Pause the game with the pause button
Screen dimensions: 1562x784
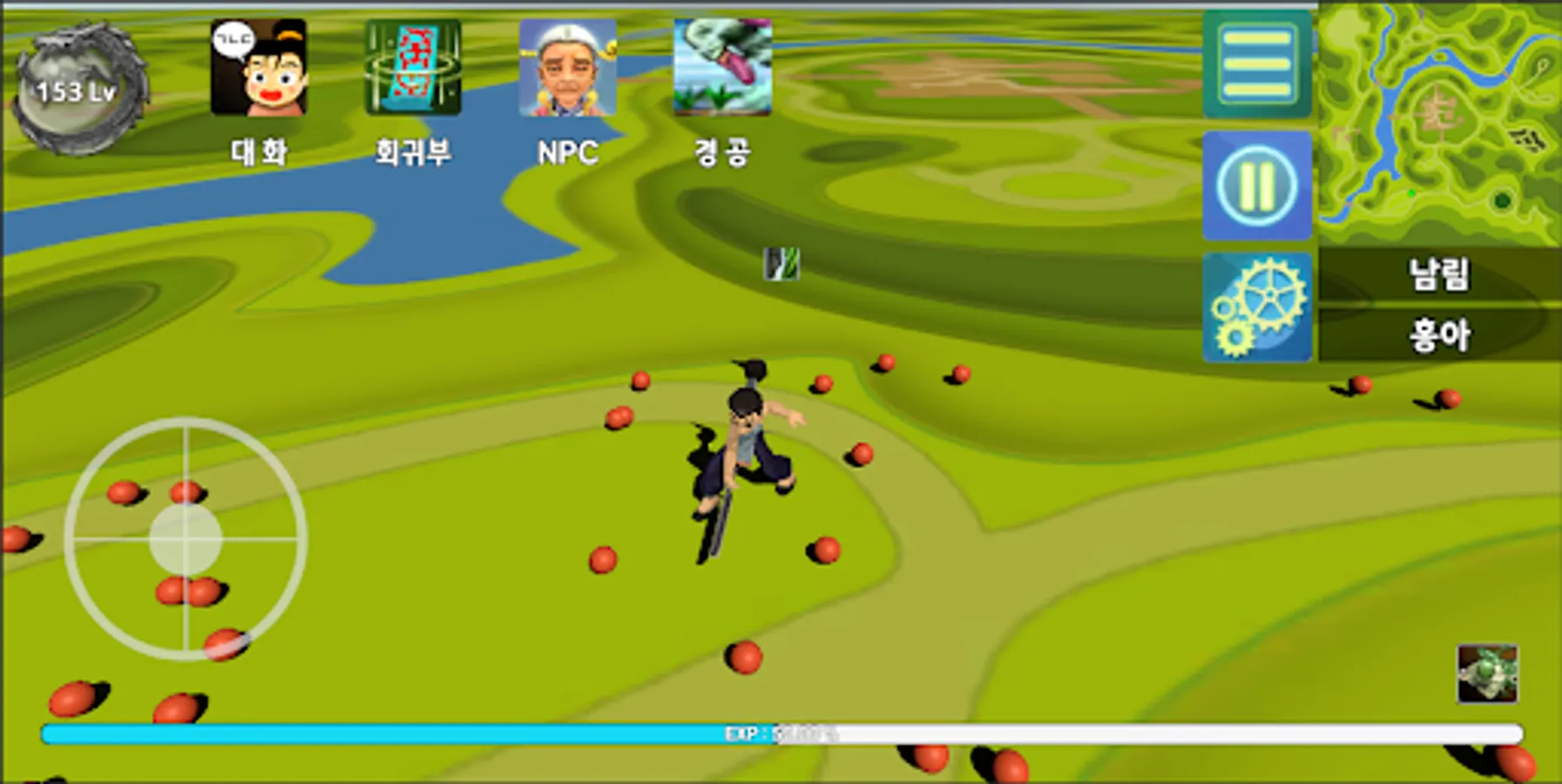click(1256, 186)
